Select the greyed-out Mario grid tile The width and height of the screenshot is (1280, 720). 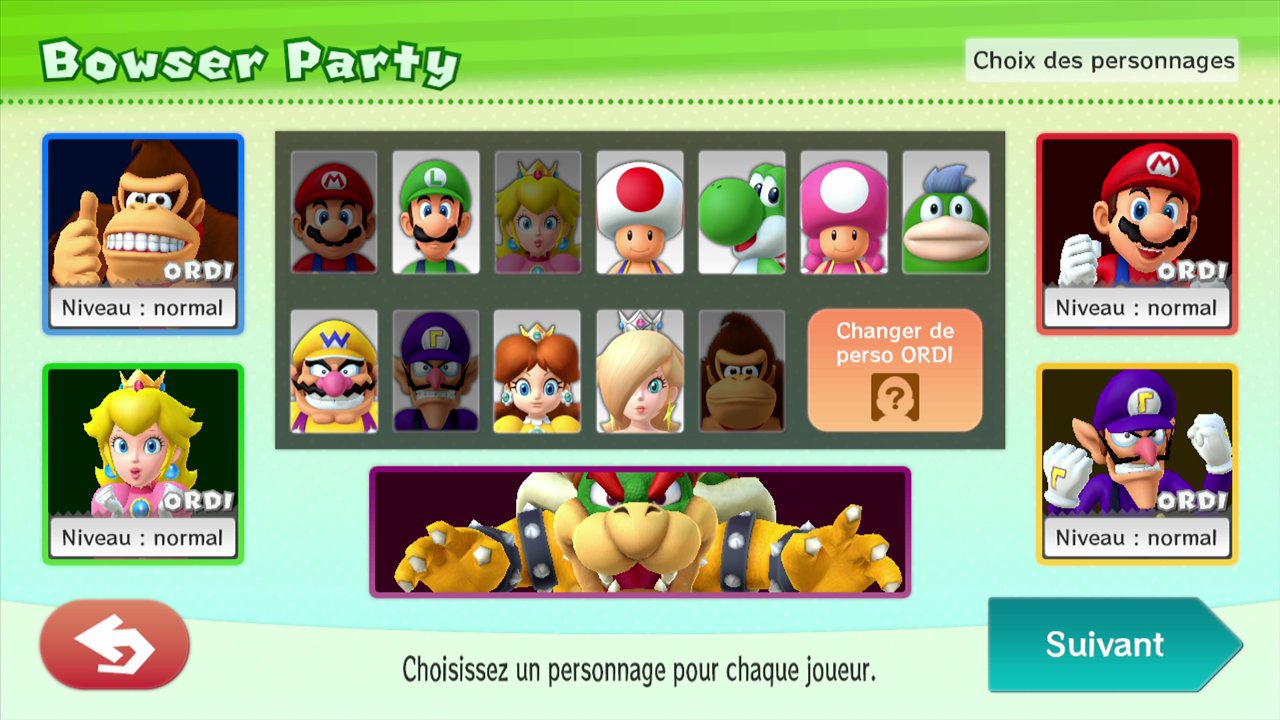[334, 212]
